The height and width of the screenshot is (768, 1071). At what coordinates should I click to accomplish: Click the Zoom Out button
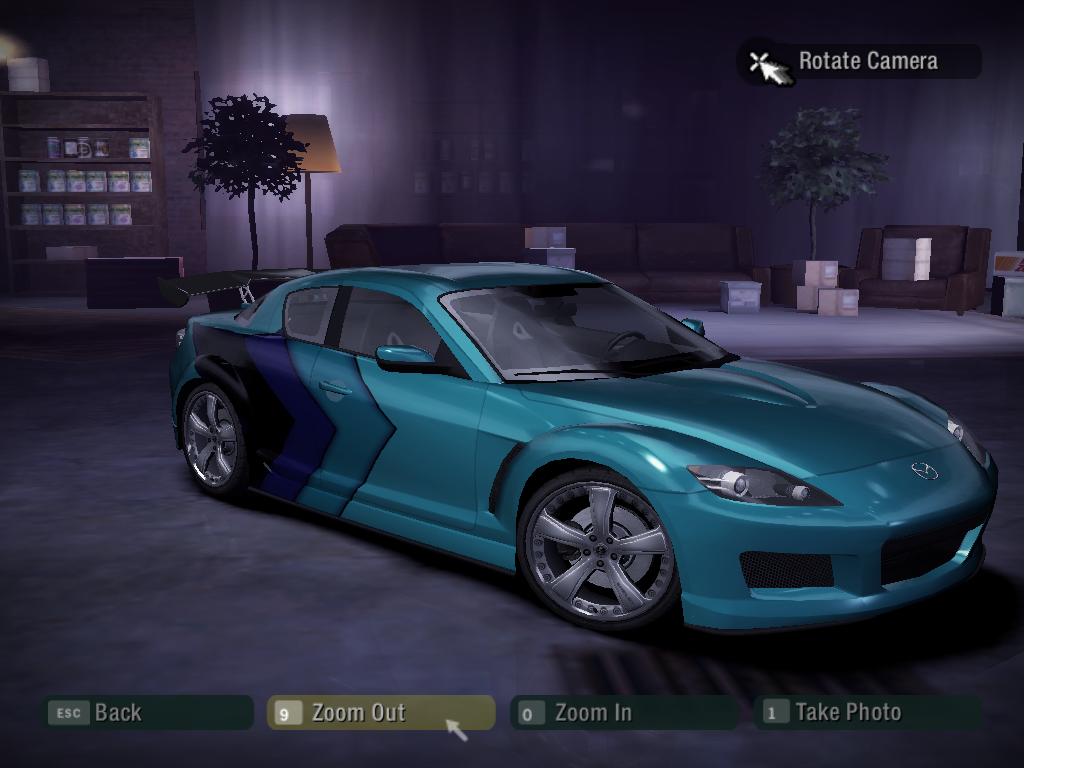click(x=380, y=713)
